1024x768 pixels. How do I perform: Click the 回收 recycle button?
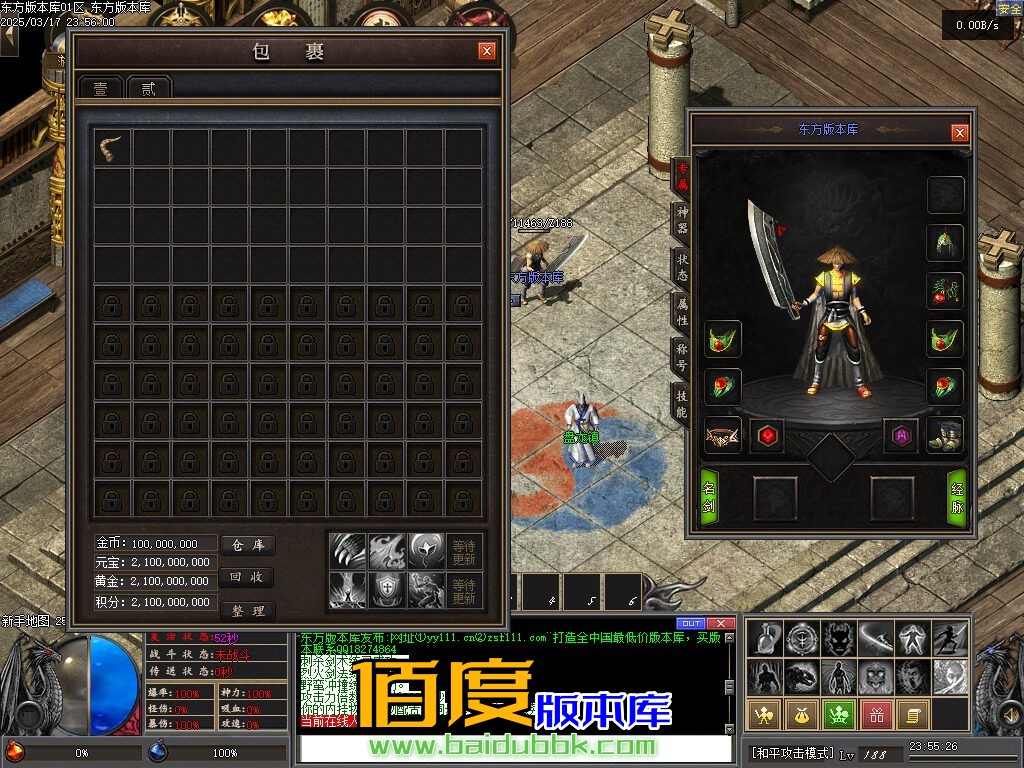point(246,577)
